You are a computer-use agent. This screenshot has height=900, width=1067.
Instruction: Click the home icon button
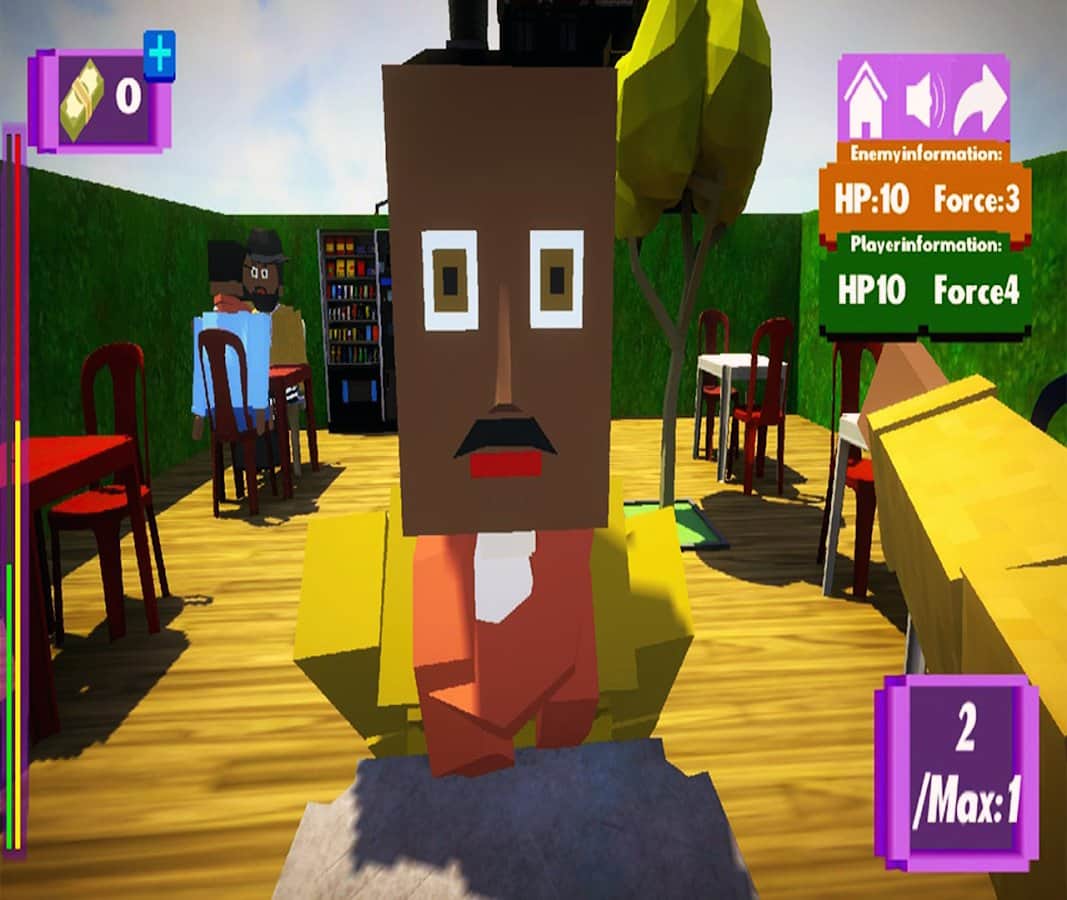pos(866,100)
